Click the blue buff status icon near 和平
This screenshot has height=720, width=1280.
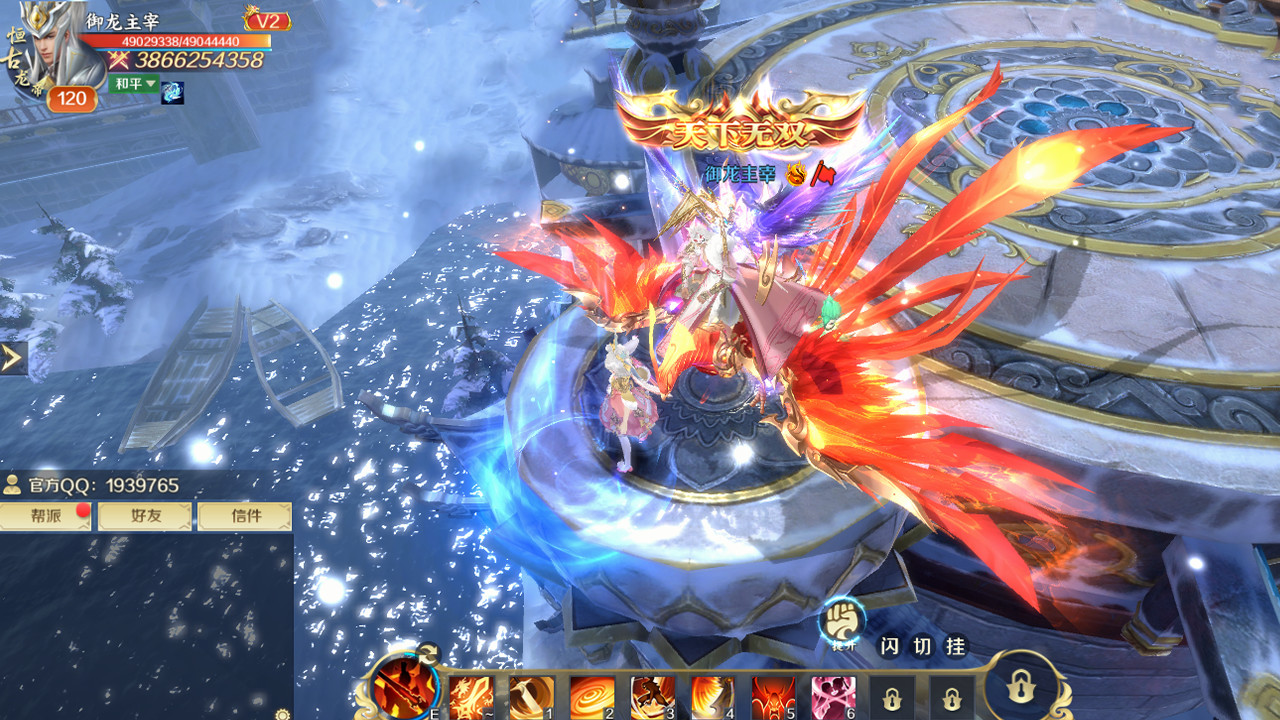click(172, 94)
